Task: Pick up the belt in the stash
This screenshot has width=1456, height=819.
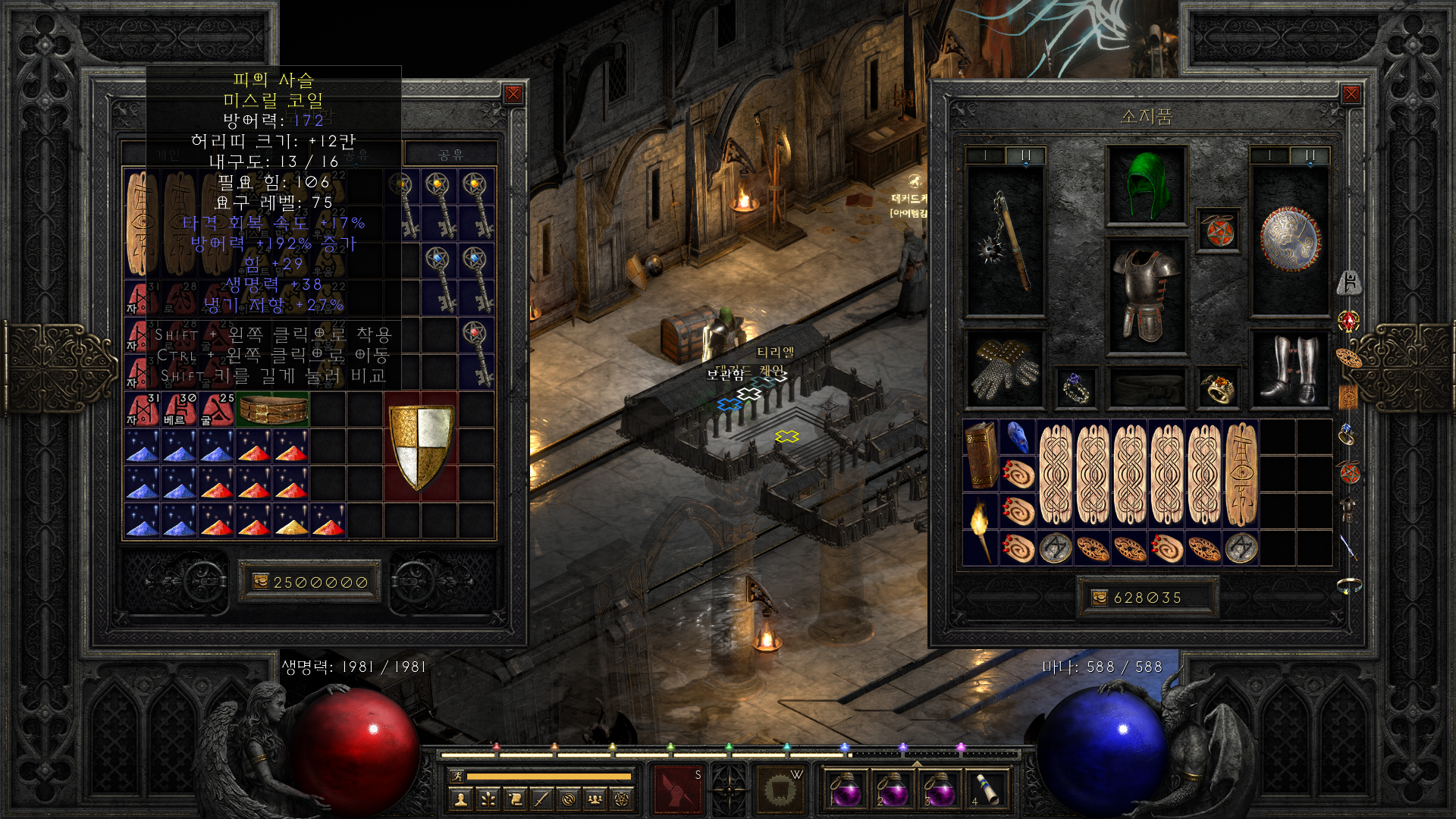Action: click(x=272, y=409)
